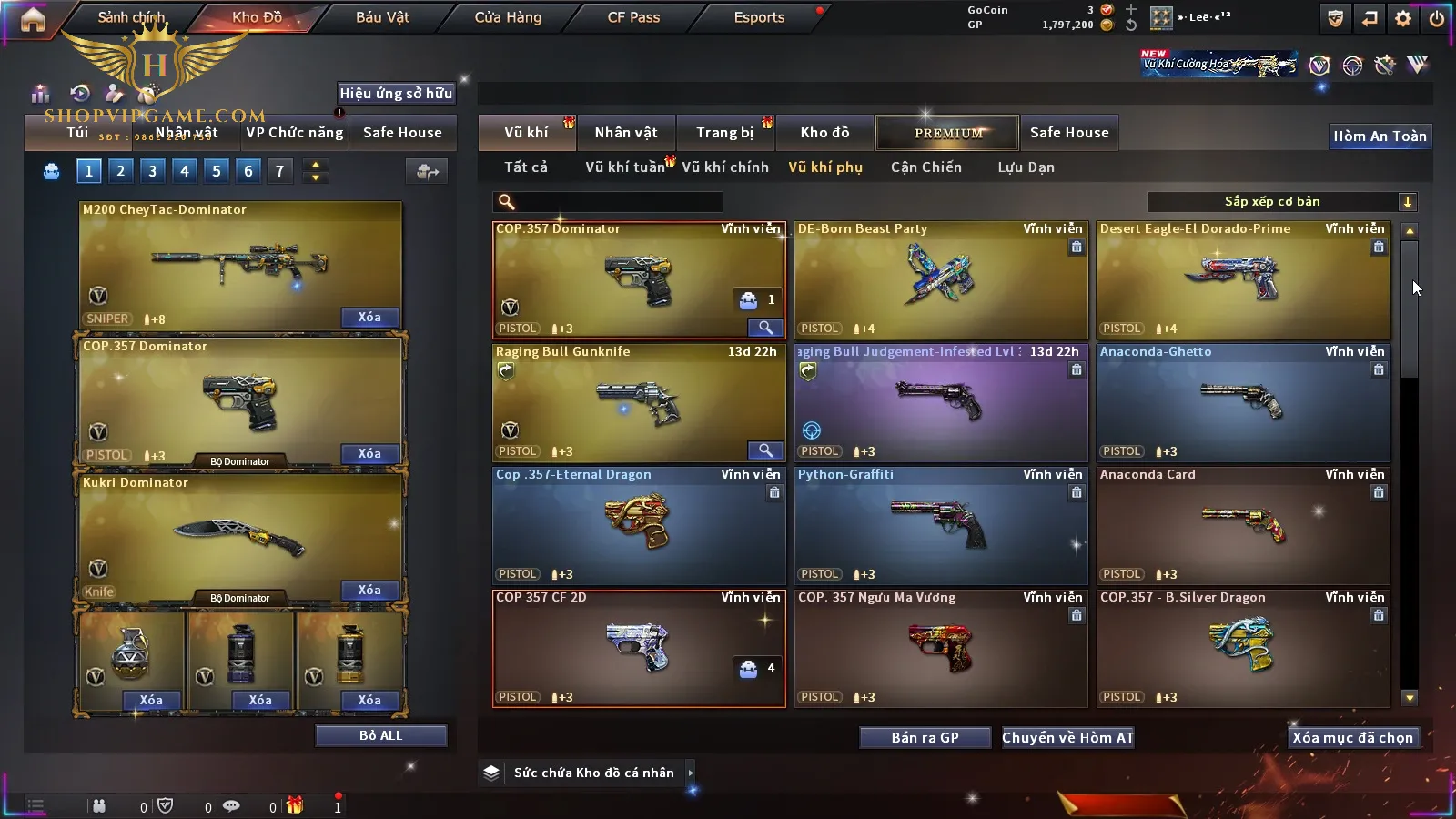This screenshot has height=819, width=1456.
Task: Click Chuyển về Hòm AT button
Action: [1067, 738]
